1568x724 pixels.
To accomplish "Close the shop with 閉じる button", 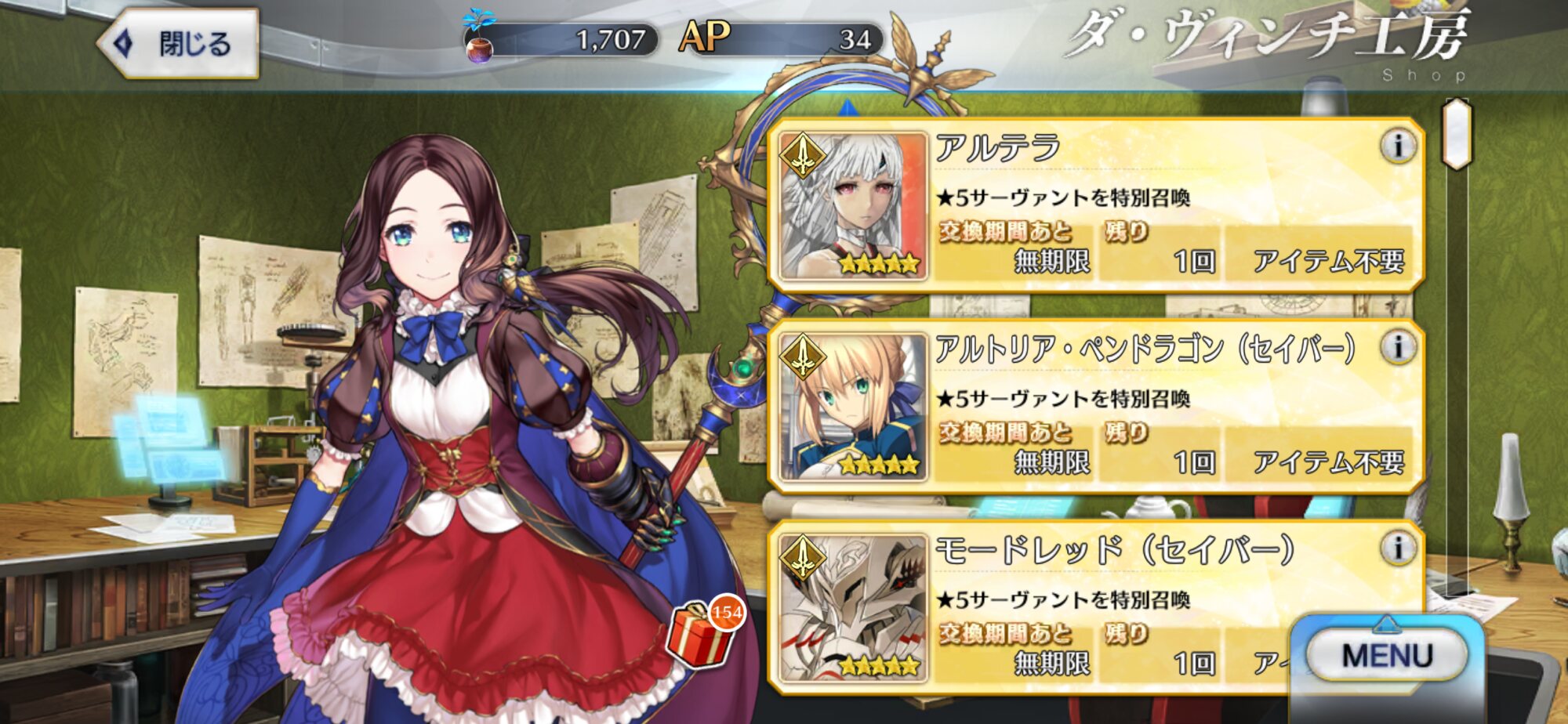I will (x=179, y=43).
